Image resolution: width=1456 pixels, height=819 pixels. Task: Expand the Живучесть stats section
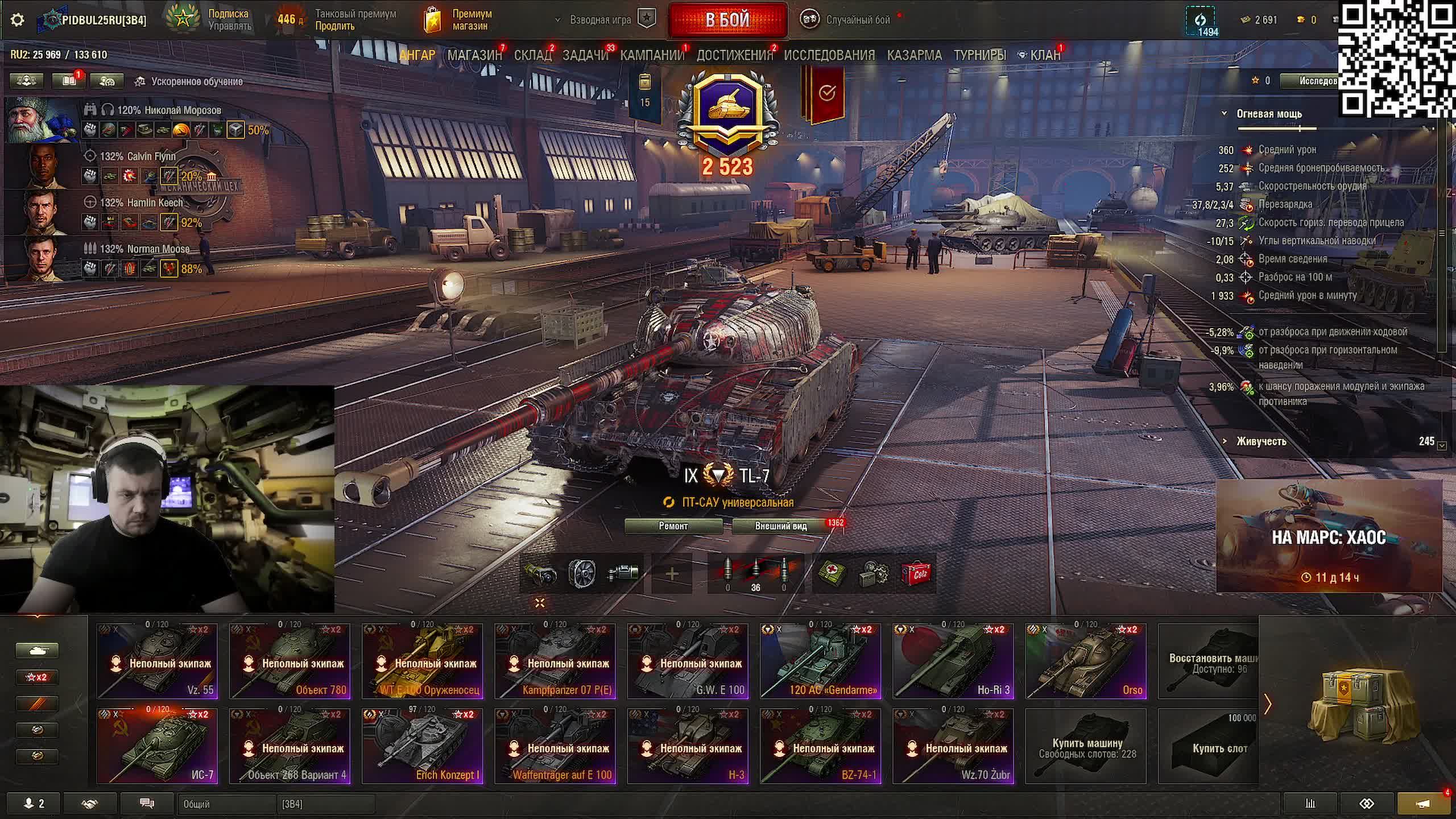1261,441
